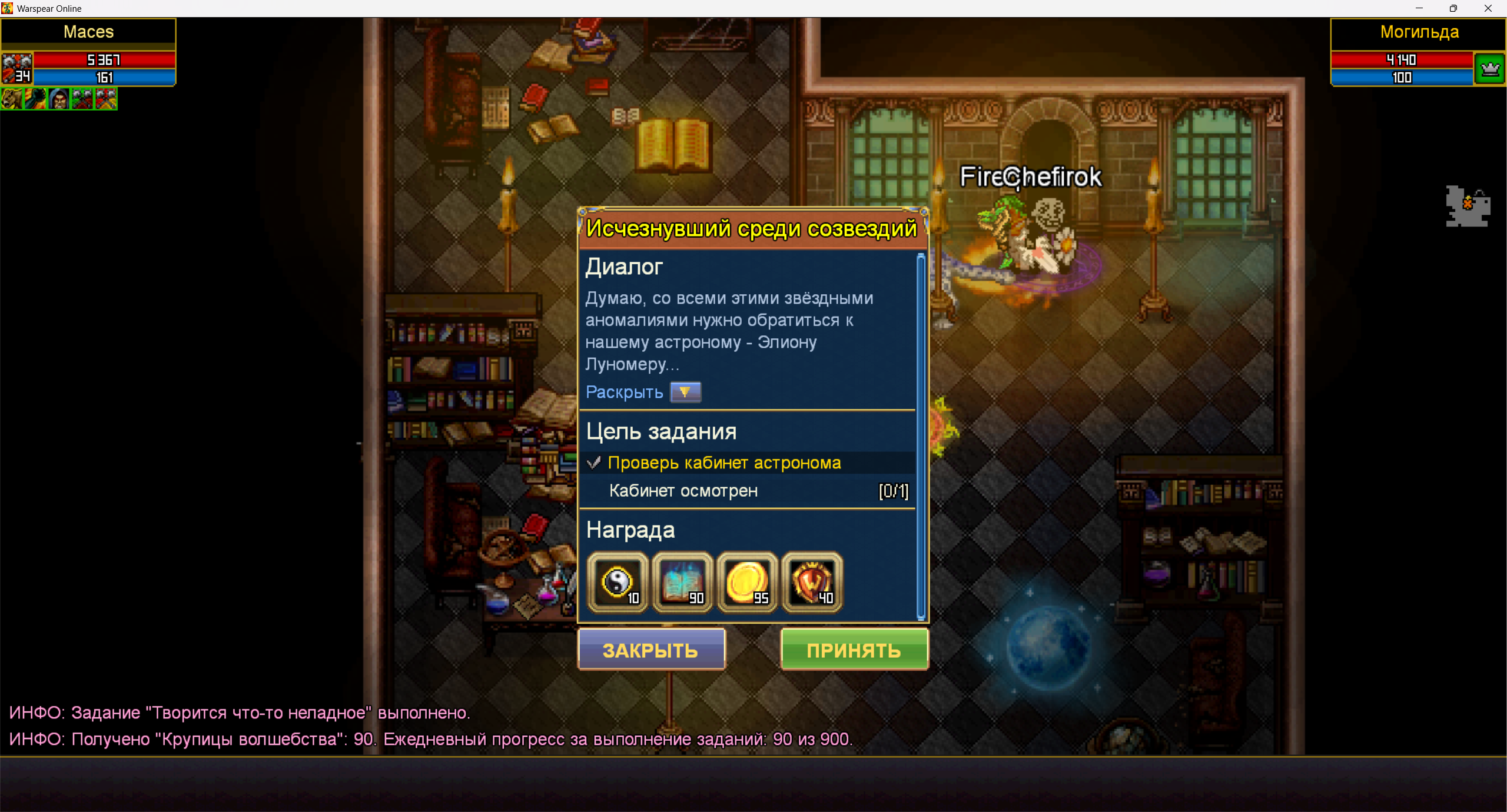1507x812 pixels.
Task: View the red shield reward icon
Action: tap(812, 583)
